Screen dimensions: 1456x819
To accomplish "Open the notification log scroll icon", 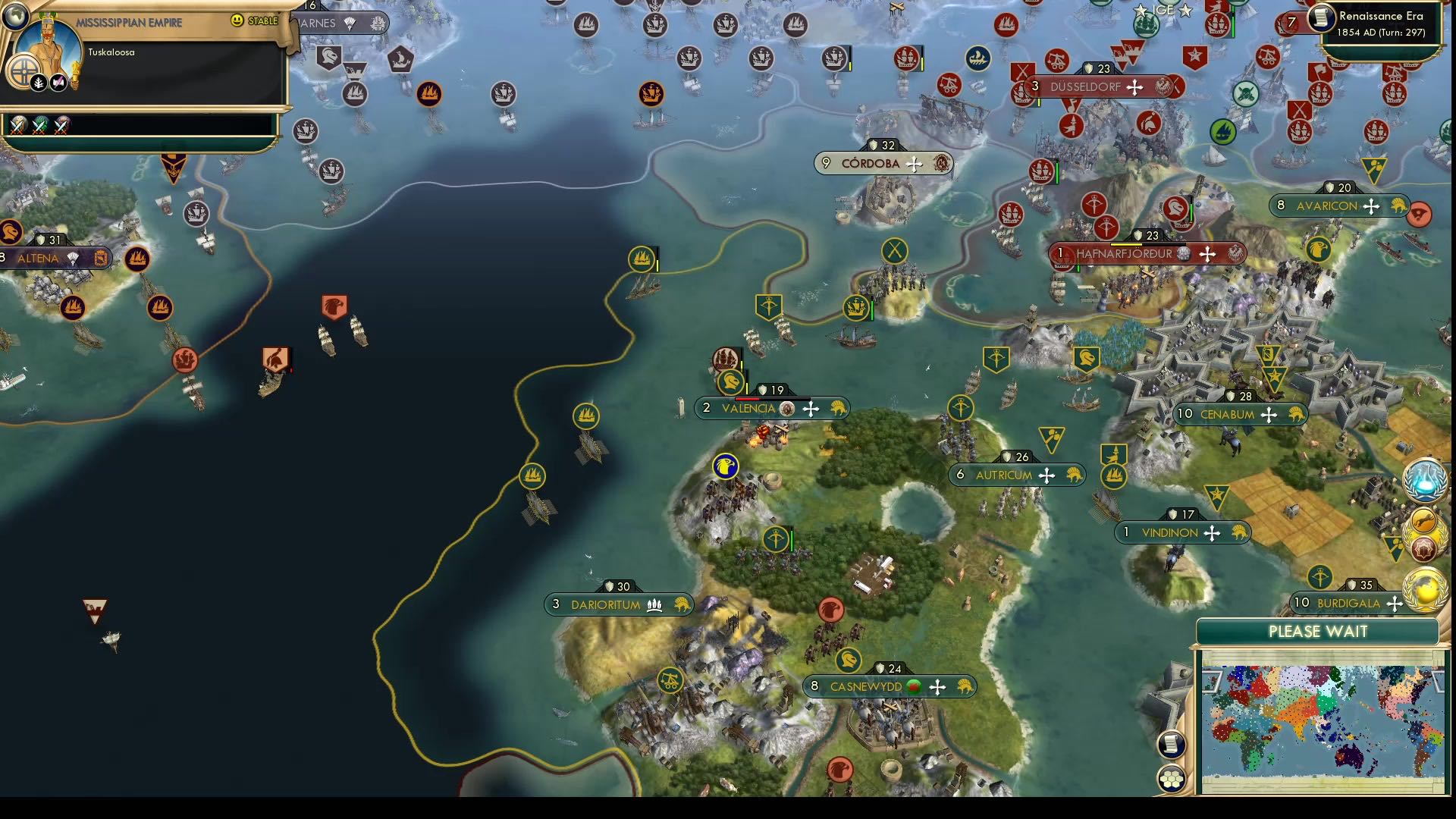I will [1172, 745].
